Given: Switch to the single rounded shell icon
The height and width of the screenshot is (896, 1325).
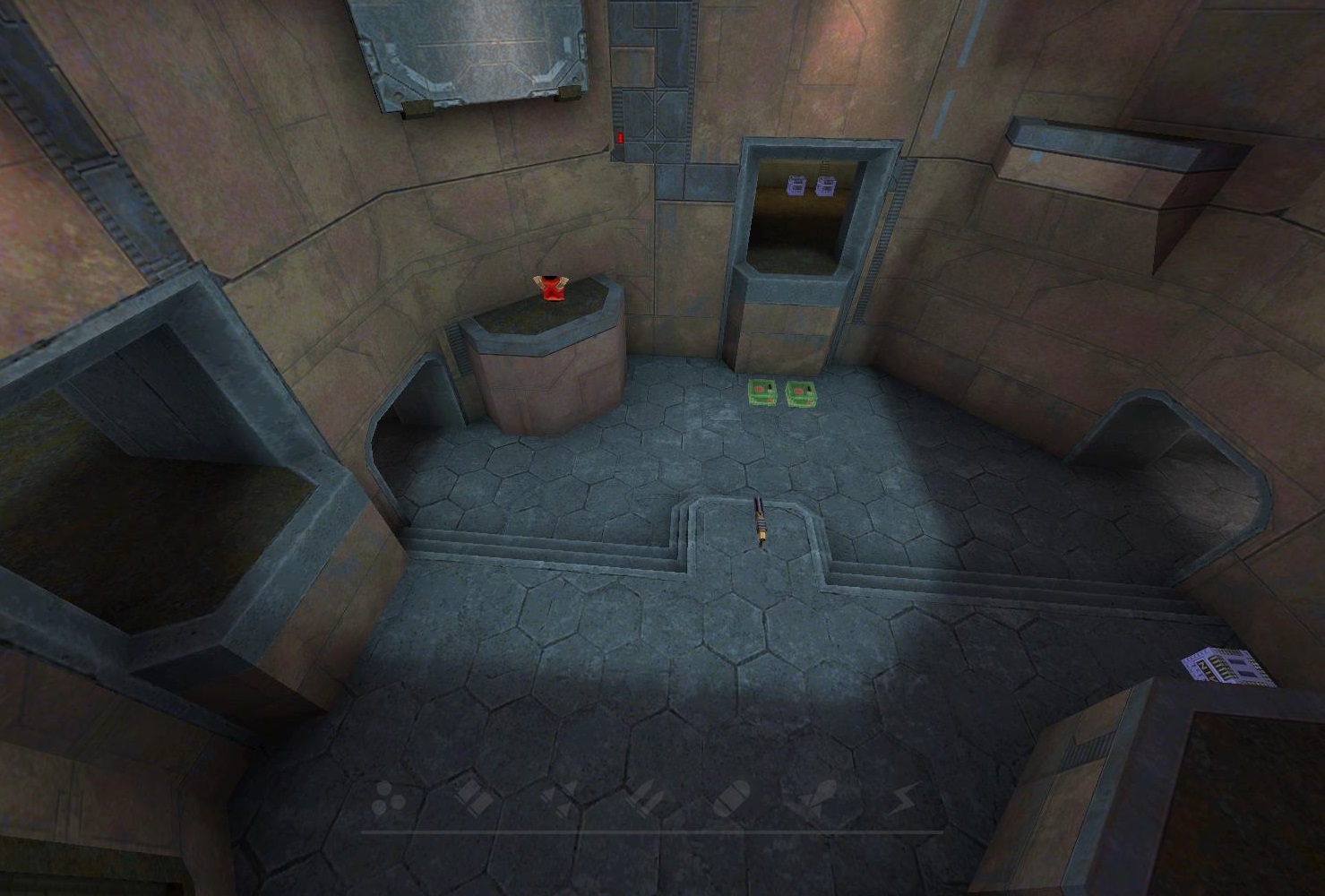Looking at the screenshot, I should point(732,797).
